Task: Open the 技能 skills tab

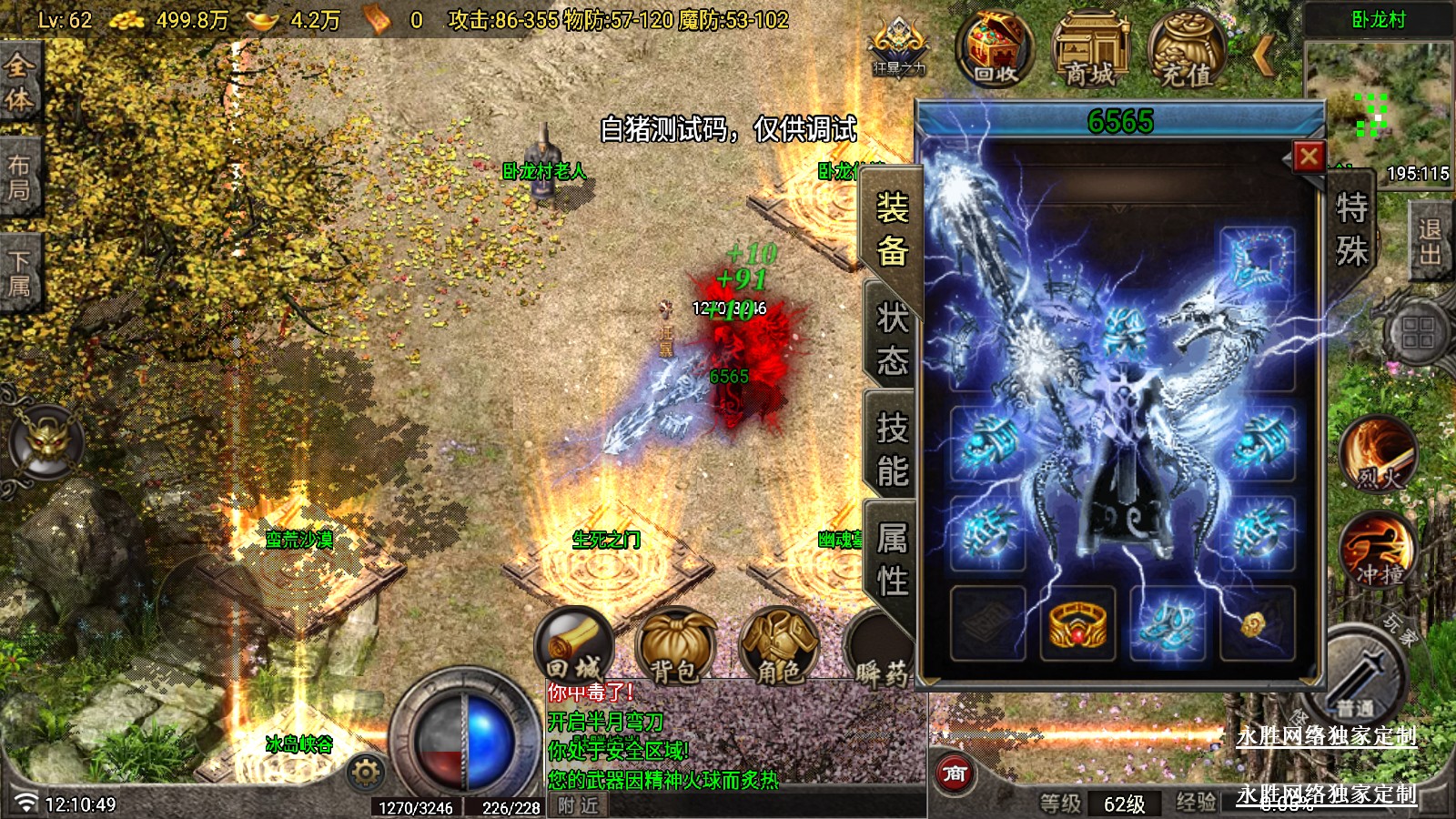Action: pos(892,450)
